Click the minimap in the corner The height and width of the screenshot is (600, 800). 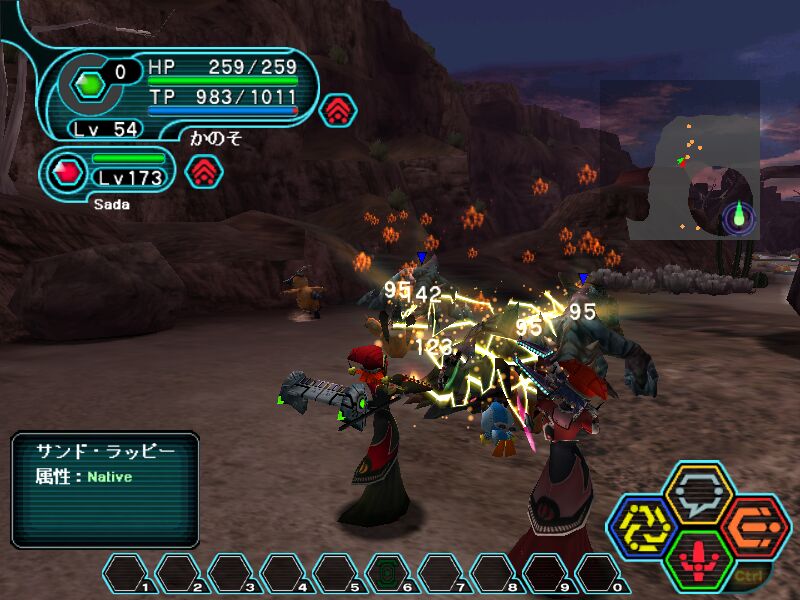pyautogui.click(x=680, y=160)
